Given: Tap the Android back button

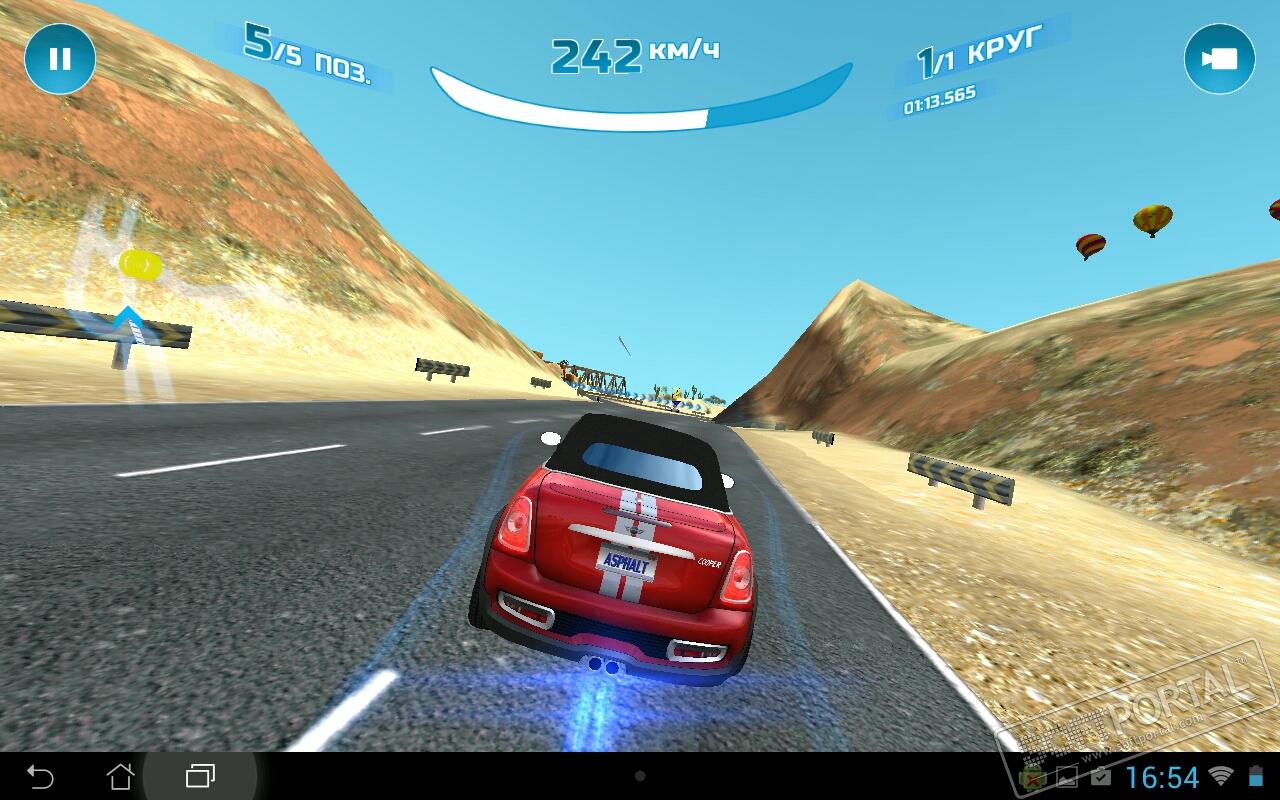Looking at the screenshot, I should pyautogui.click(x=40, y=776).
